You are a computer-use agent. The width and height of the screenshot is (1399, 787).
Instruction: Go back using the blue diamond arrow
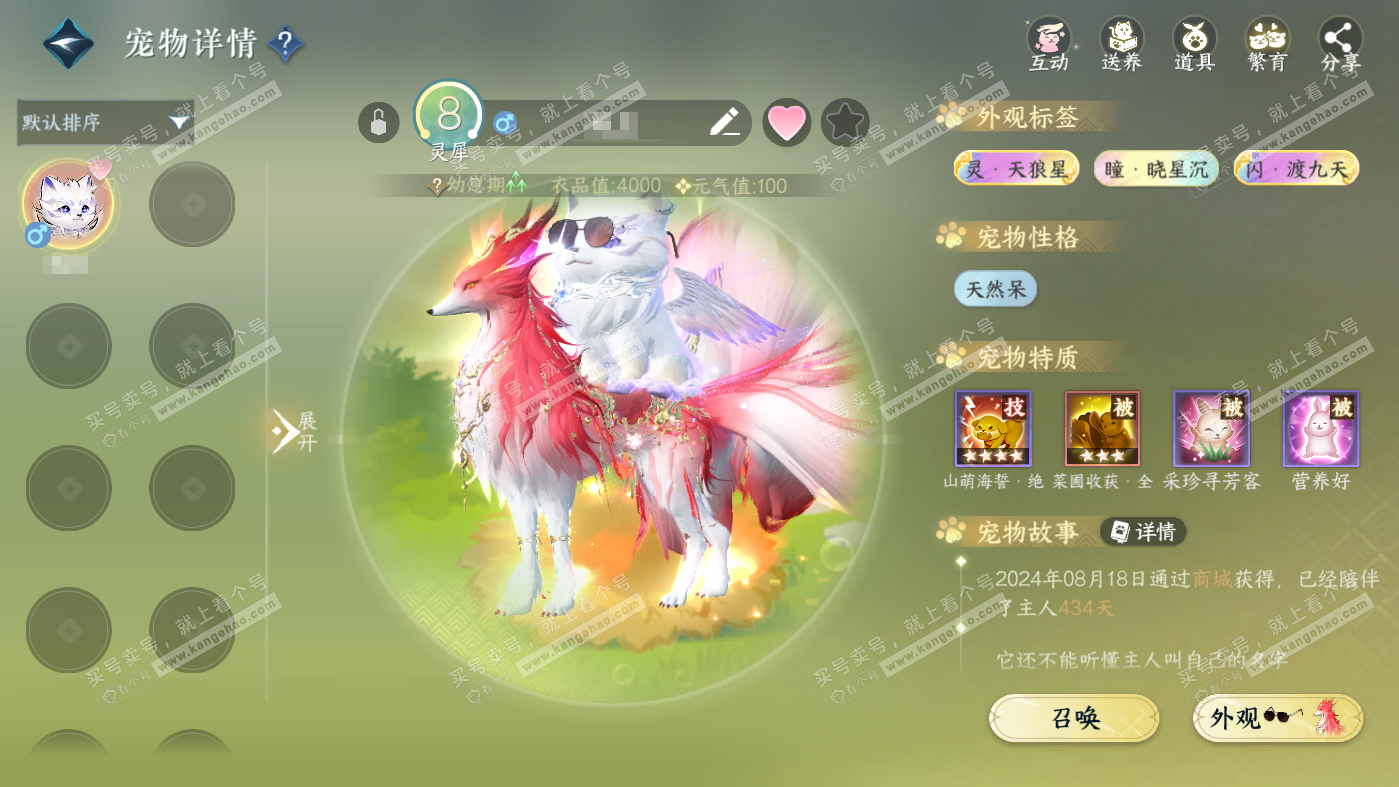coord(68,44)
